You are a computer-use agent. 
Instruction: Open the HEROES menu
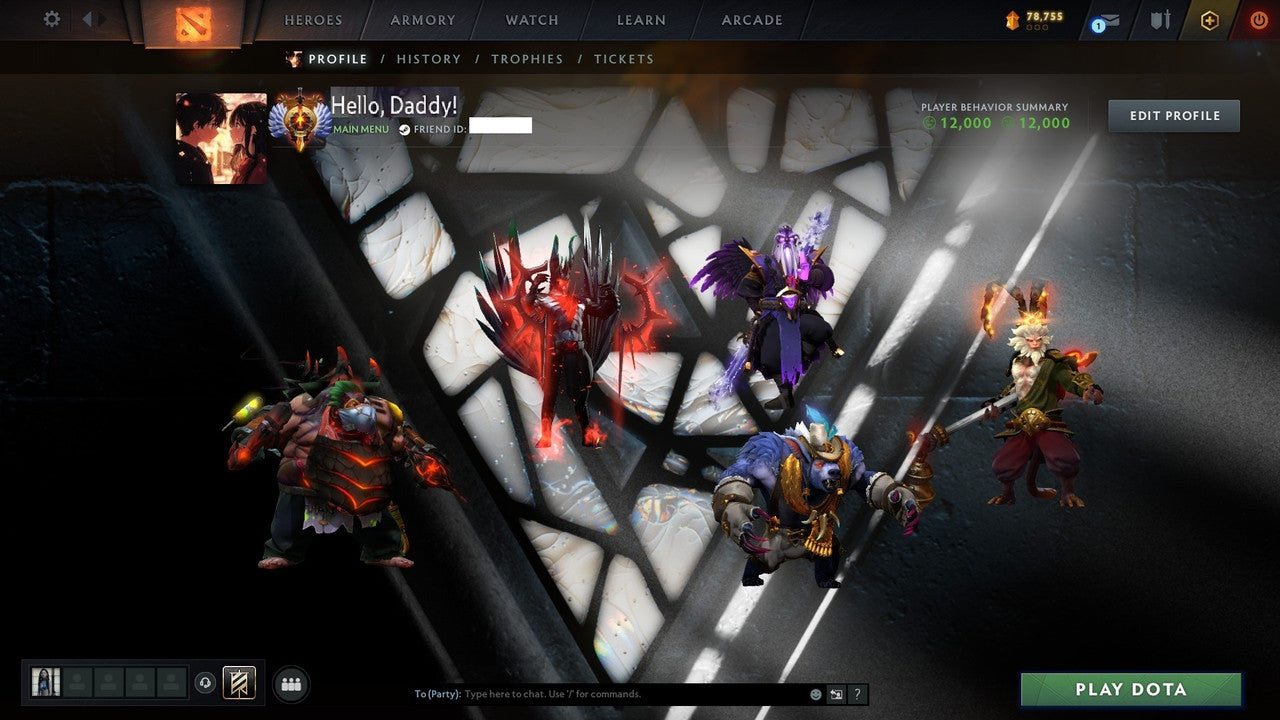click(313, 19)
